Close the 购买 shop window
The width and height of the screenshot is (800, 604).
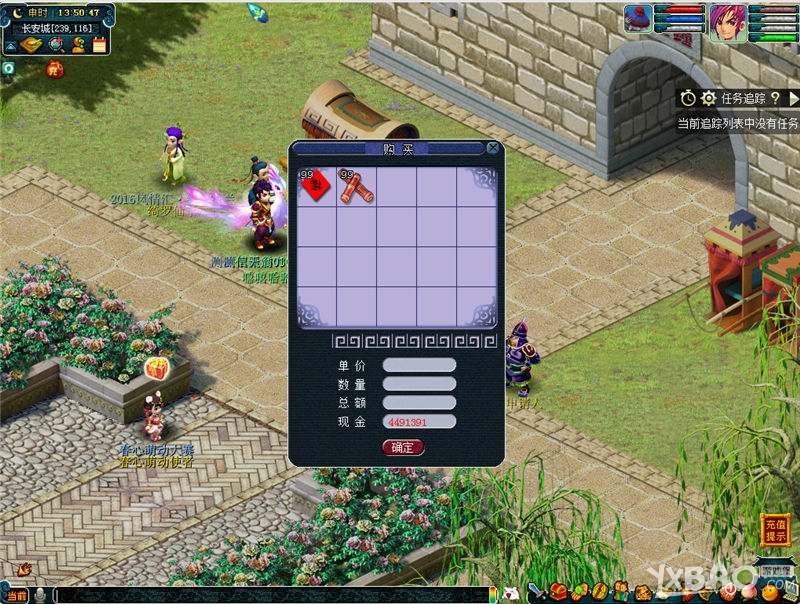(492, 148)
